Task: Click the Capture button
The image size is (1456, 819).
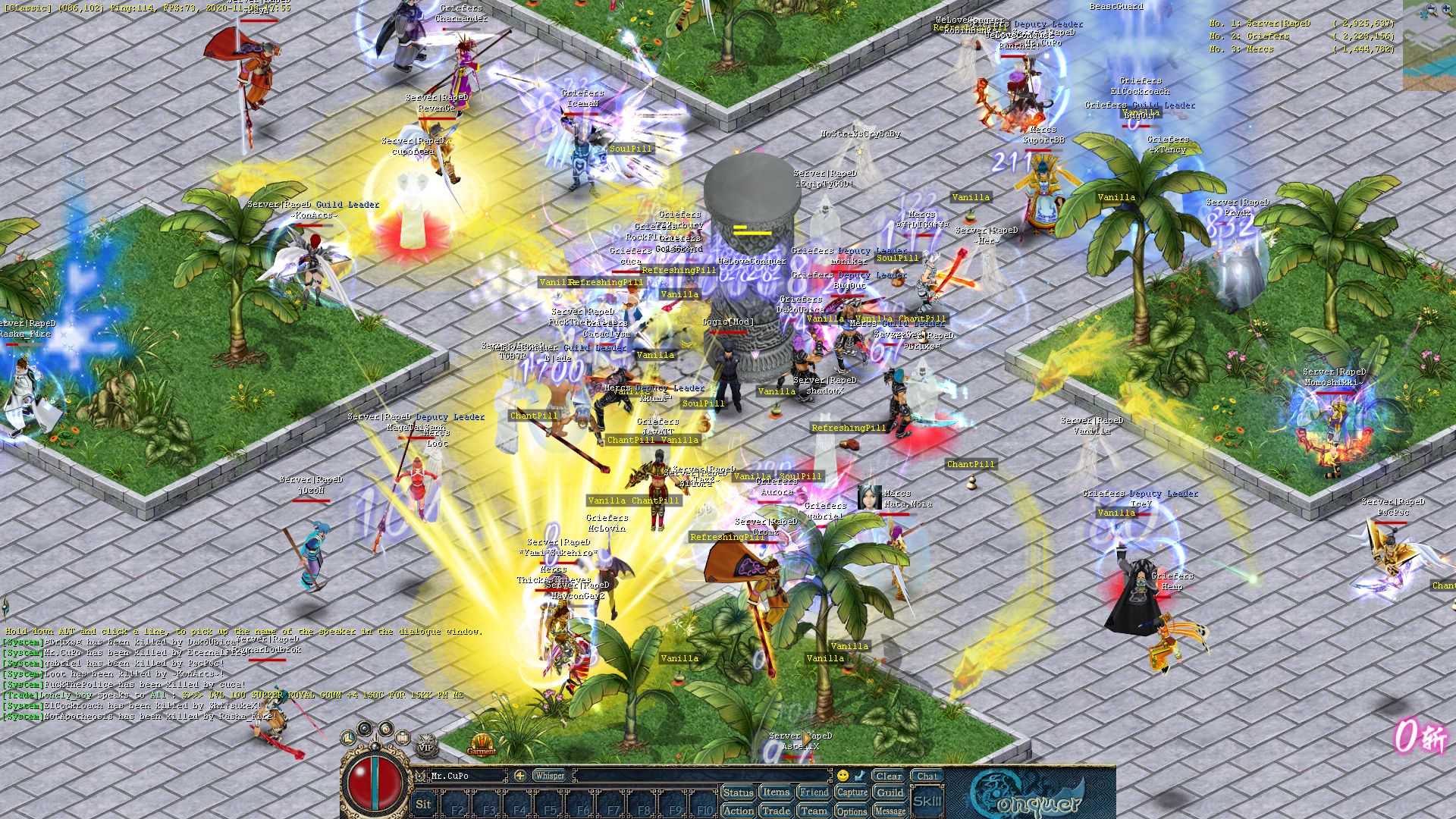Action: pos(852,792)
